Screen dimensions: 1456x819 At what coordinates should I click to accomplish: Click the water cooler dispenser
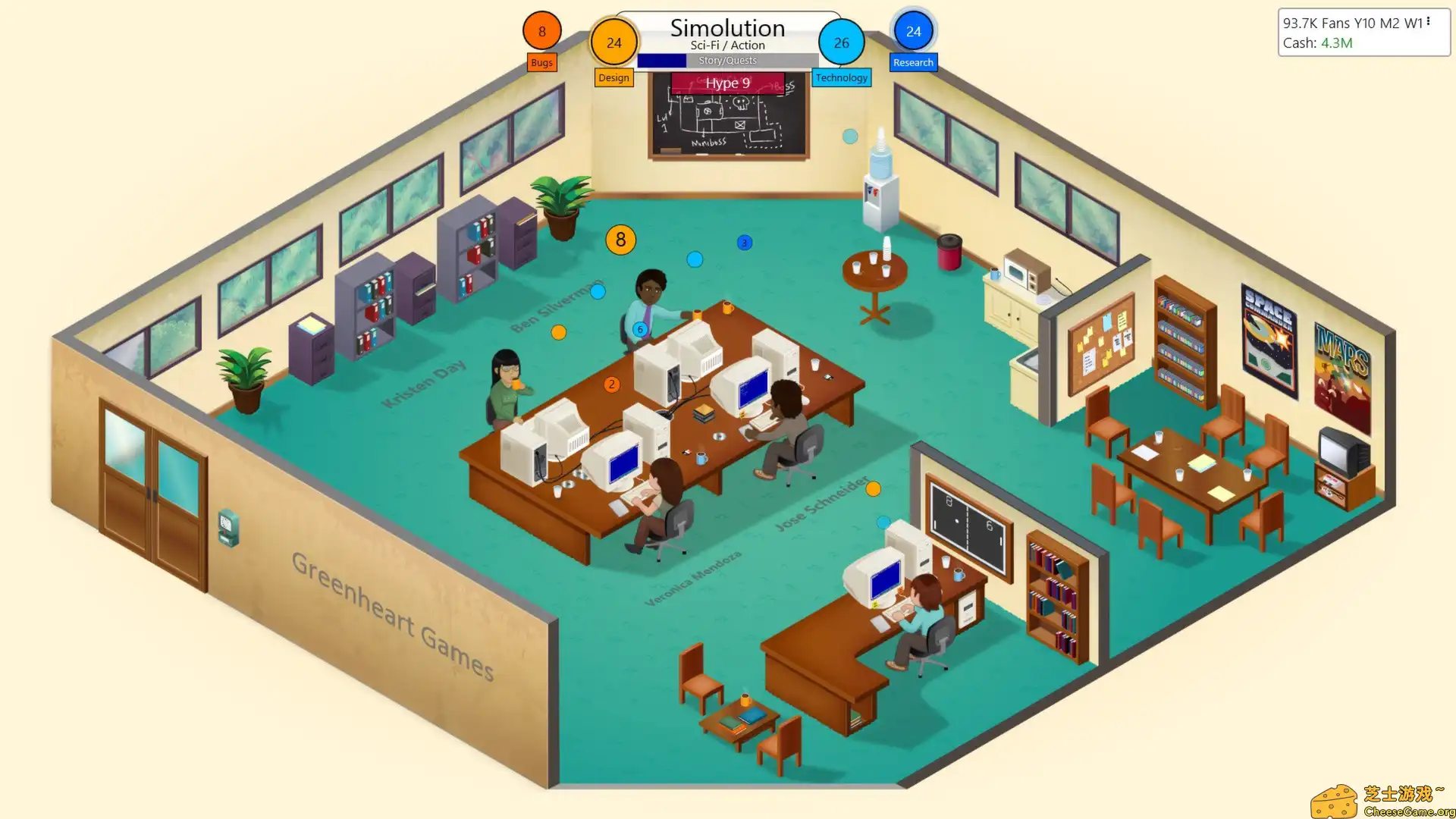[880, 190]
